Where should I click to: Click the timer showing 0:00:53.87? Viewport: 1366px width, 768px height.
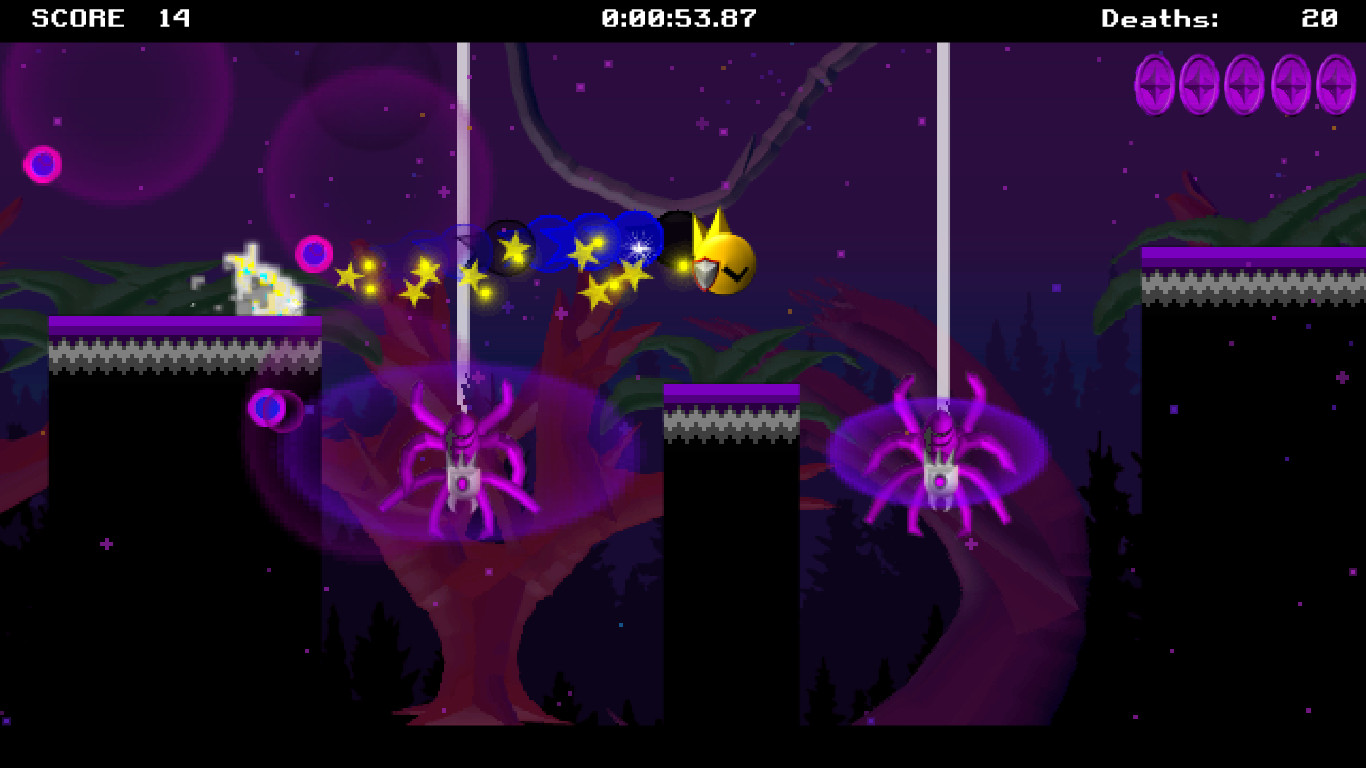coord(676,17)
